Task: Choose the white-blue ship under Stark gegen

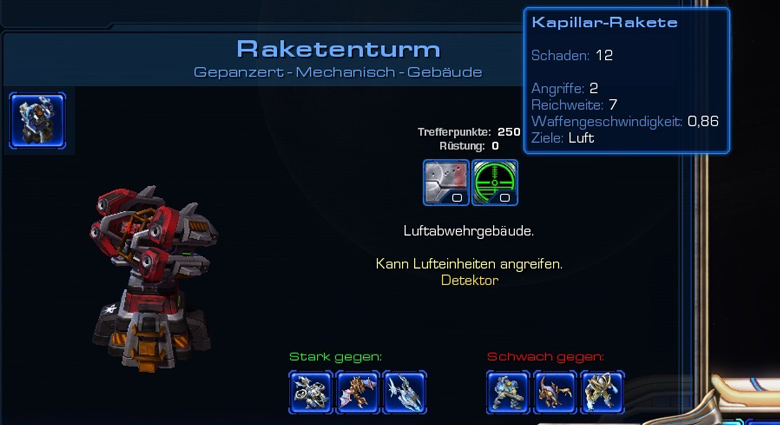Action: (404, 392)
